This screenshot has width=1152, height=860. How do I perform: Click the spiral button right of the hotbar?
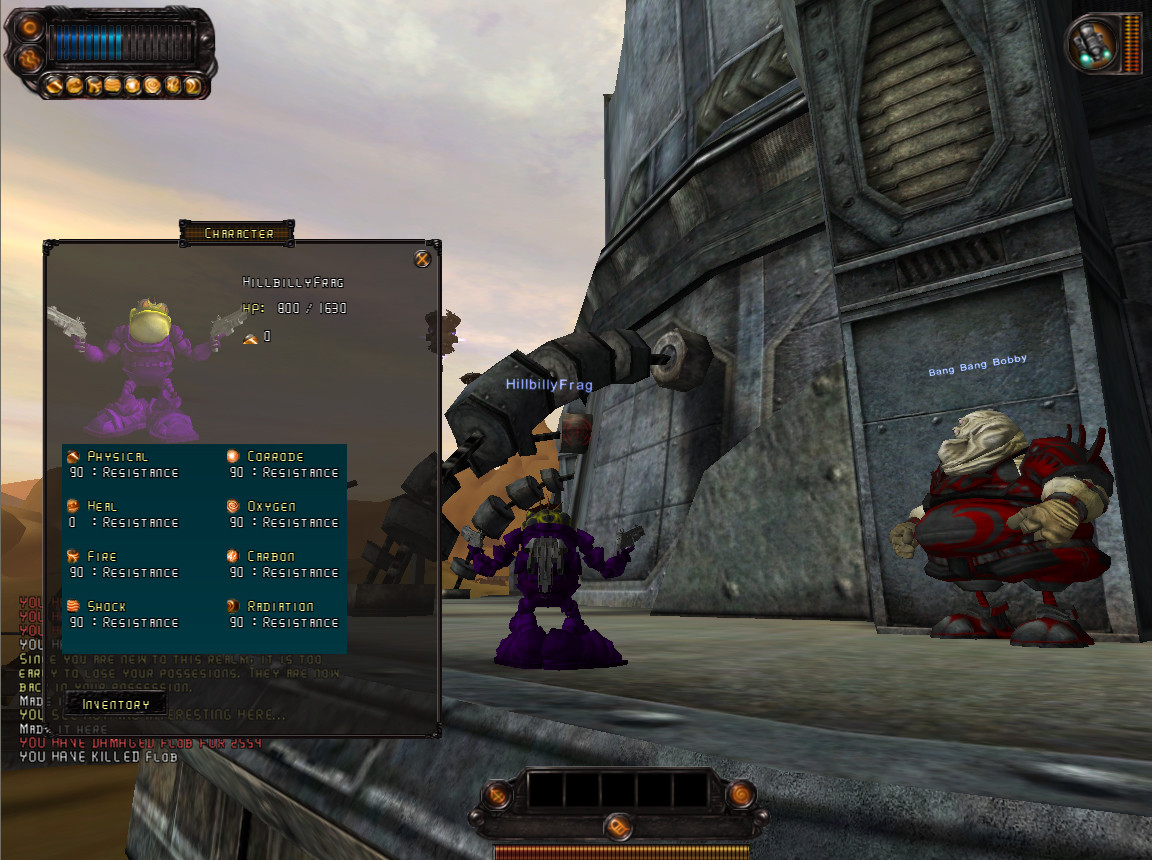click(x=741, y=794)
